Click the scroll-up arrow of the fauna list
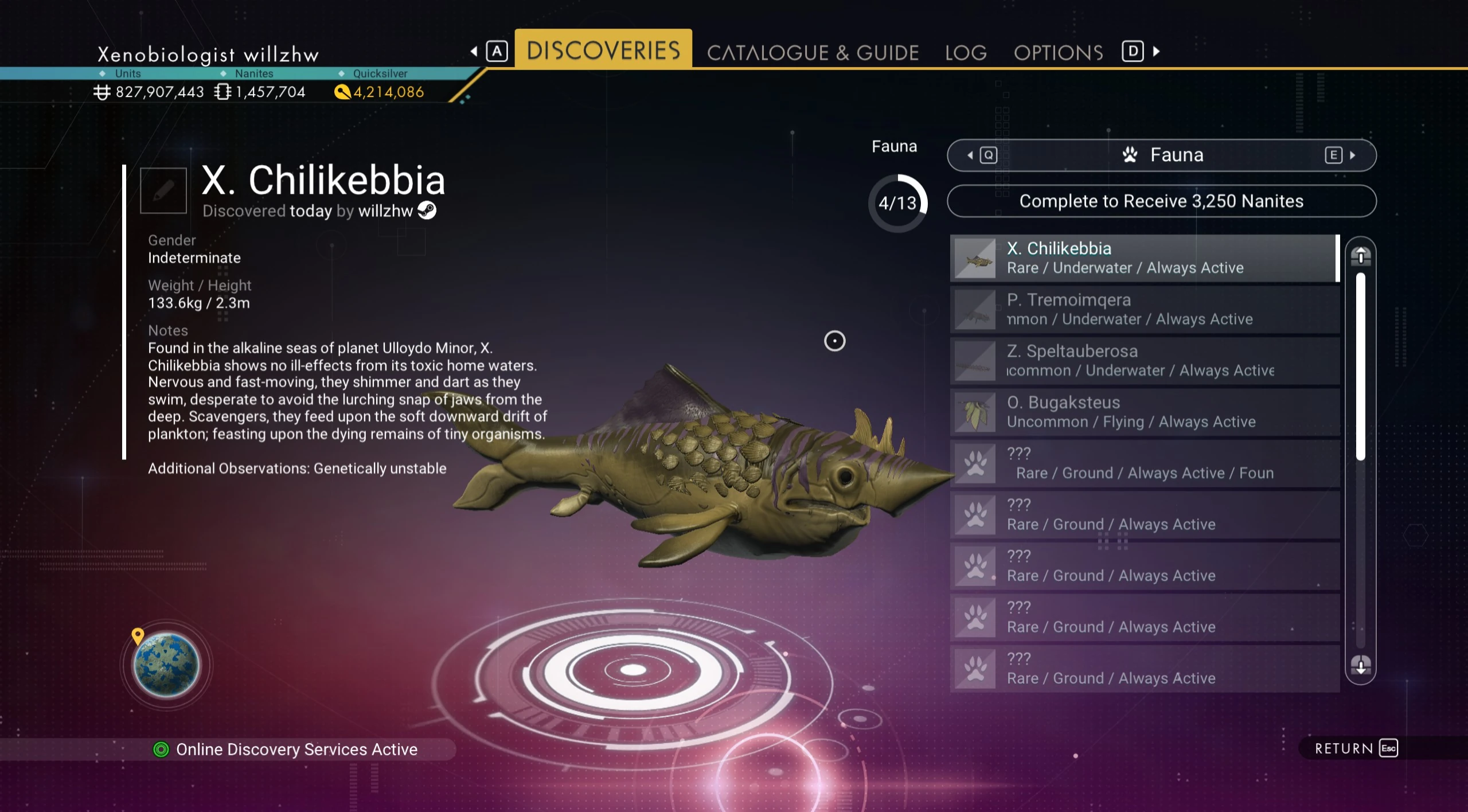 pos(1360,256)
